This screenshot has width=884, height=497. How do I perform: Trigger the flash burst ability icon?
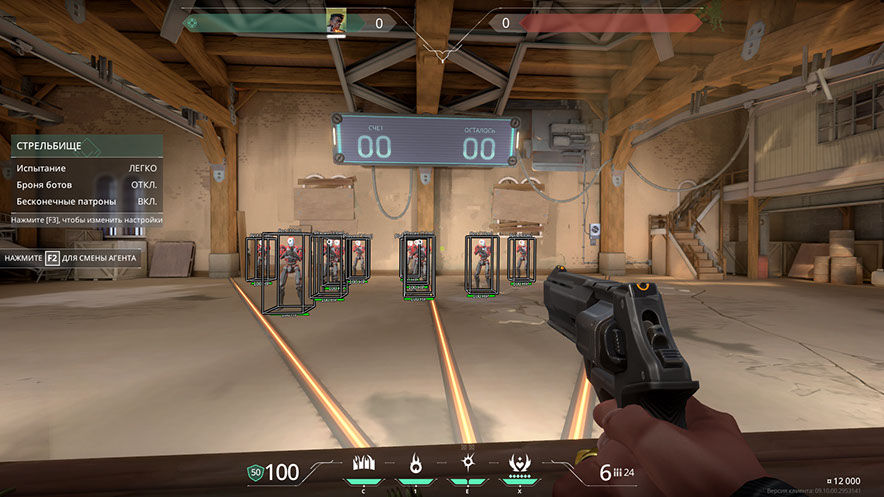[x=467, y=464]
